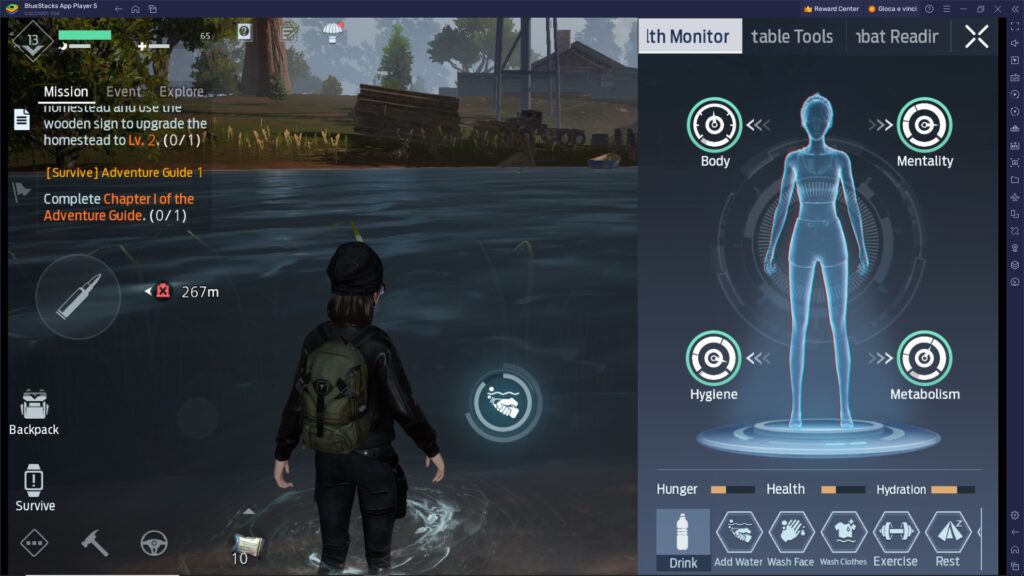Select the Body status icon
Screen dimensions: 1024x576
[714, 125]
